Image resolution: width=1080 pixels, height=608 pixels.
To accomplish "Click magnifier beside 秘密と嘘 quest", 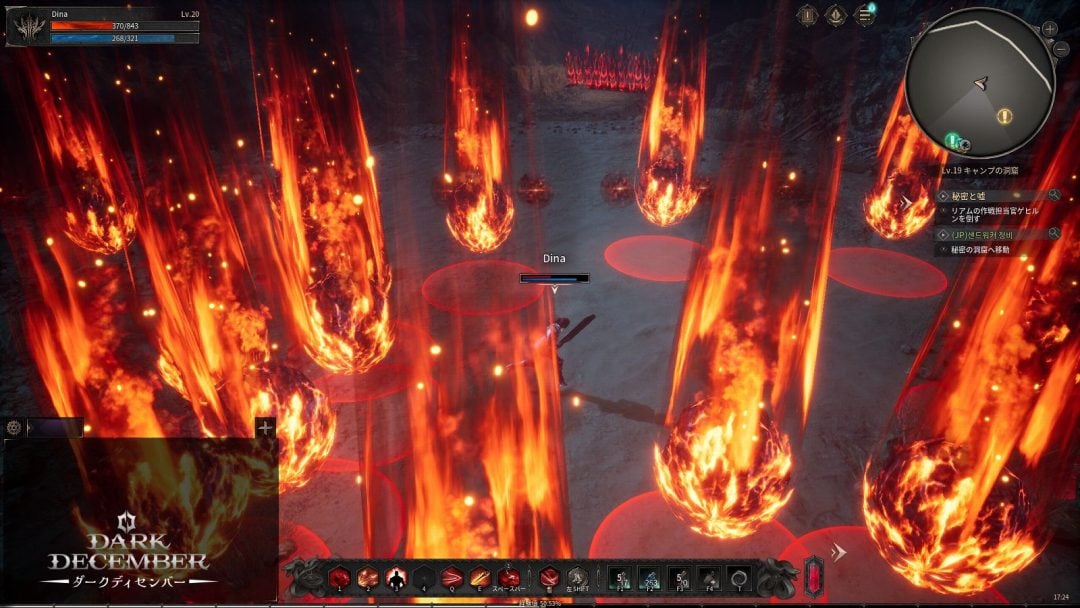I will tap(1054, 196).
